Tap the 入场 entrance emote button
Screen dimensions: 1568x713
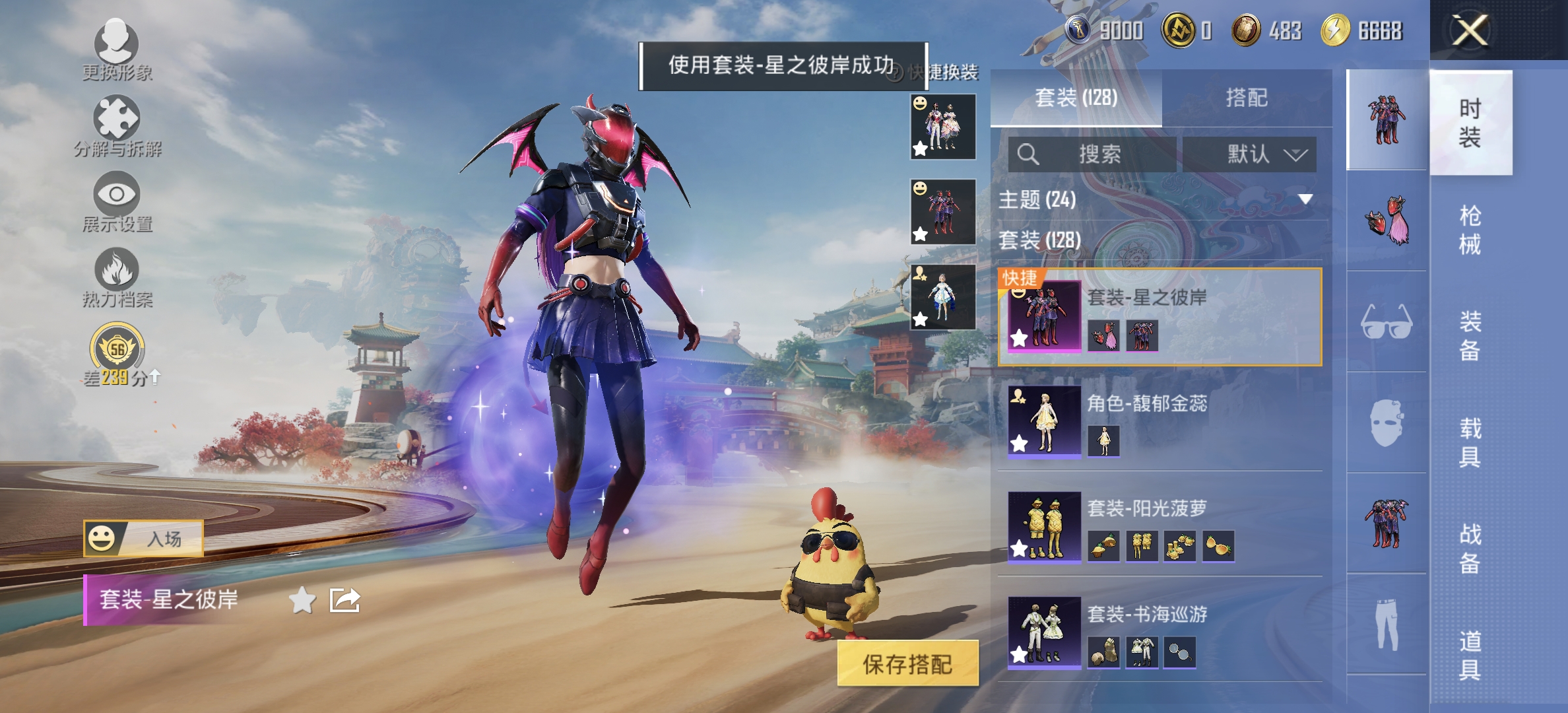146,540
